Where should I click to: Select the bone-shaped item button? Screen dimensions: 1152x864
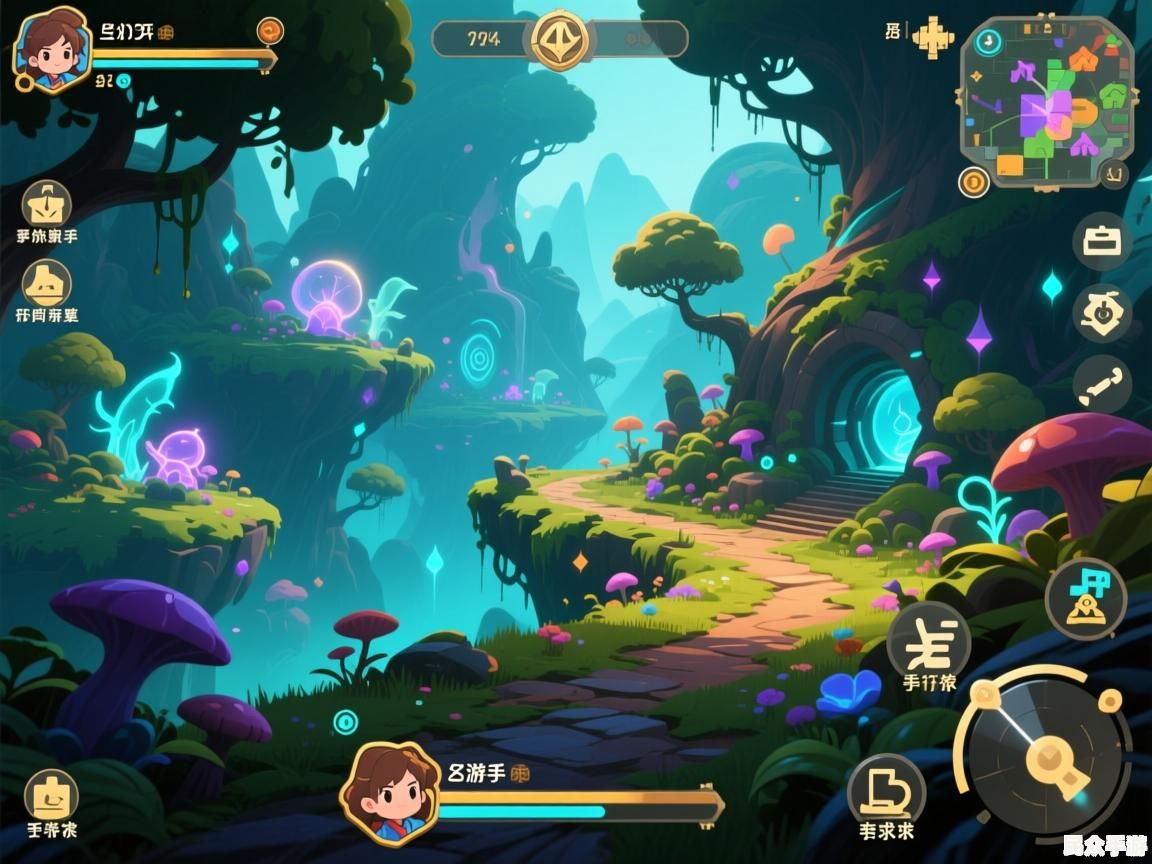[x=1102, y=384]
